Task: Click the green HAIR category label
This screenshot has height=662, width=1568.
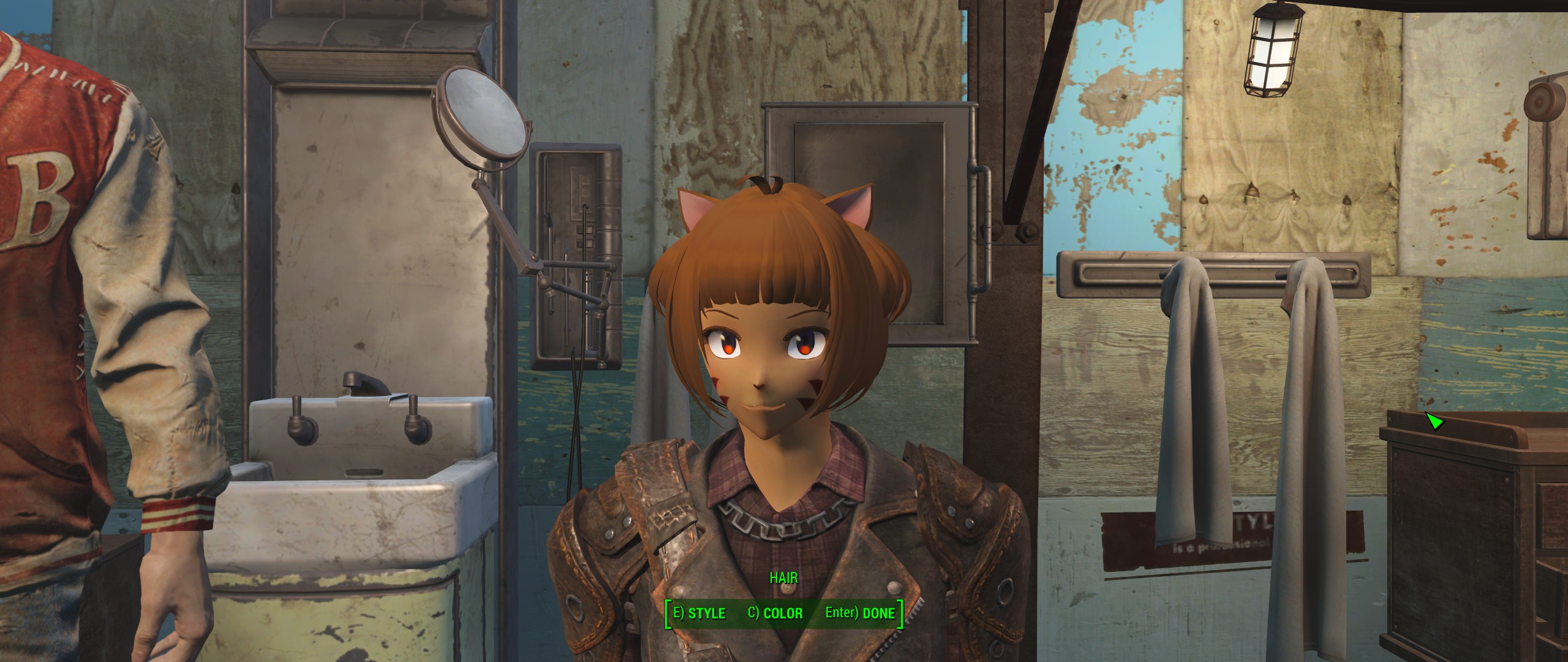Action: point(784,577)
